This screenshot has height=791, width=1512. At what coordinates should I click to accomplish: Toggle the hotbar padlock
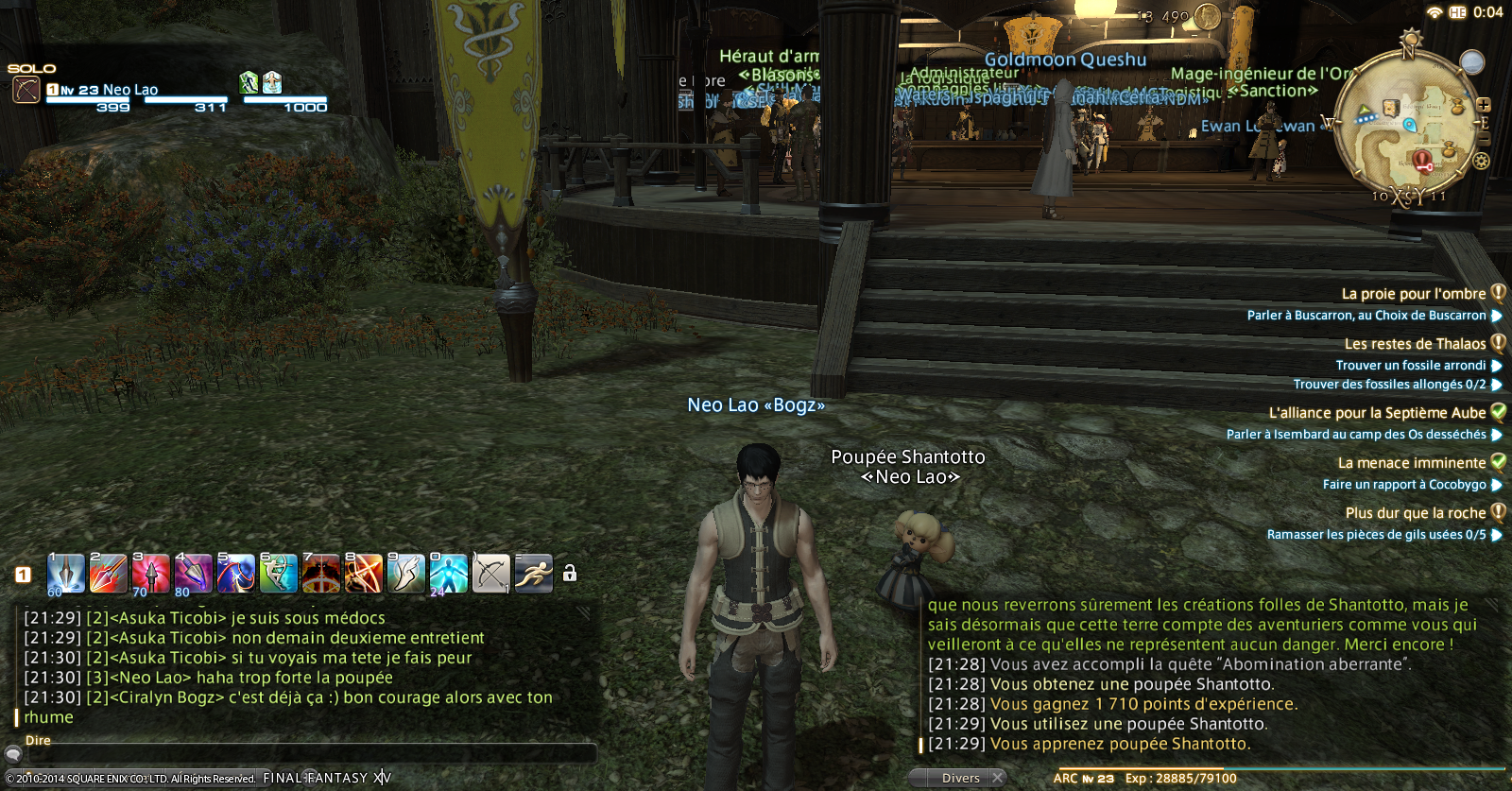[x=570, y=574]
